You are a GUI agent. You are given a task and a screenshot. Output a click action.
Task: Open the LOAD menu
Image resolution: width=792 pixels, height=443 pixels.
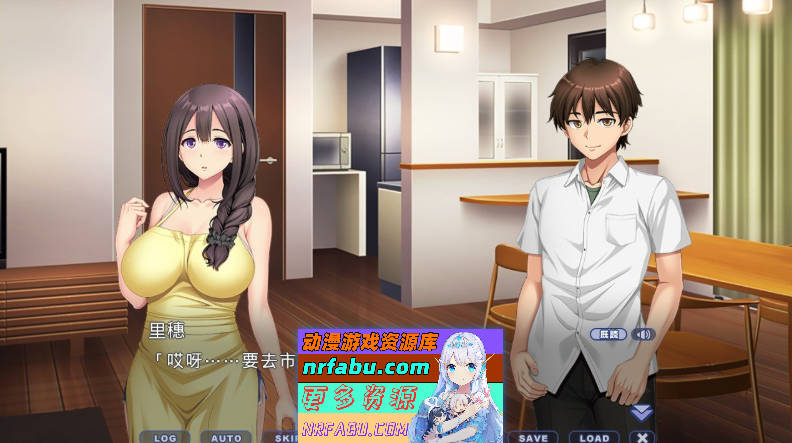[x=594, y=437]
